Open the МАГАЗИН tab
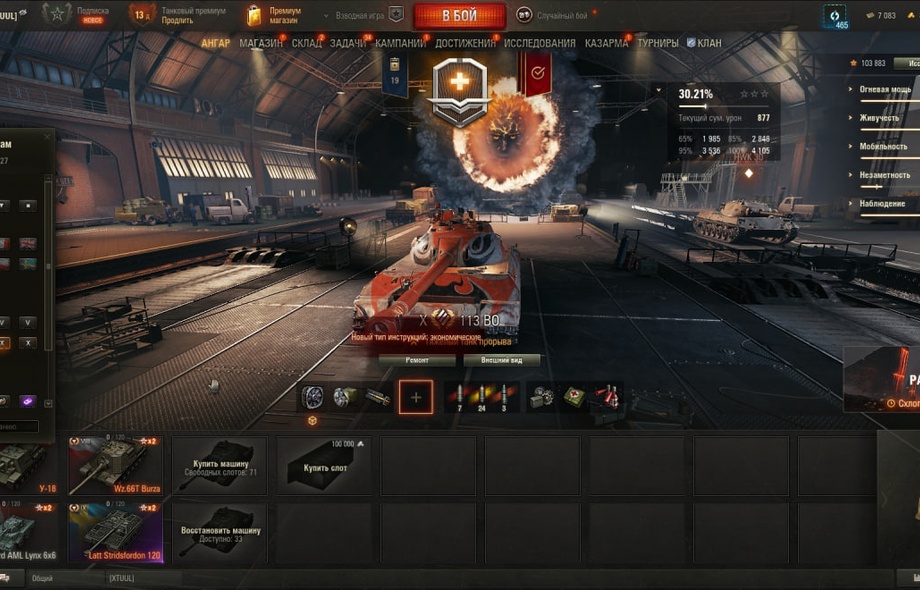 (x=261, y=43)
